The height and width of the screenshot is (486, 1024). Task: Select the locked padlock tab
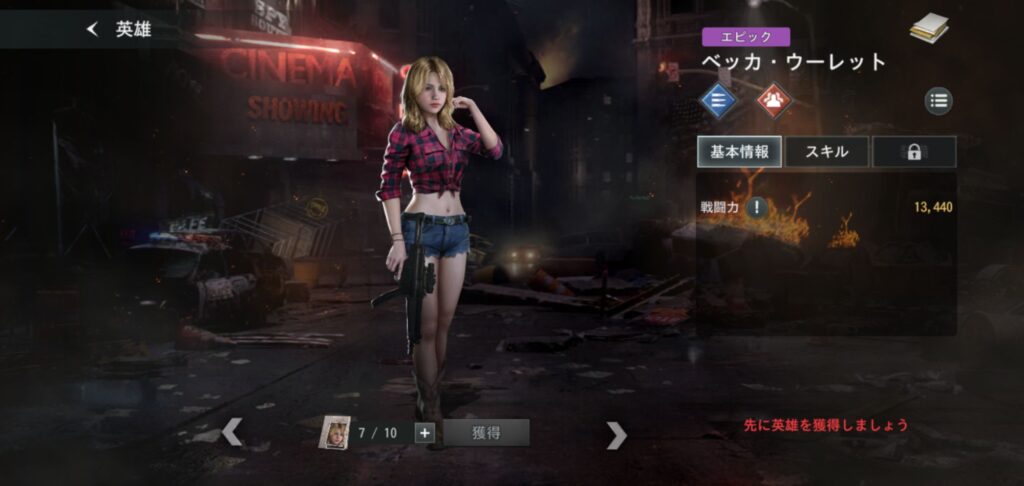click(914, 152)
